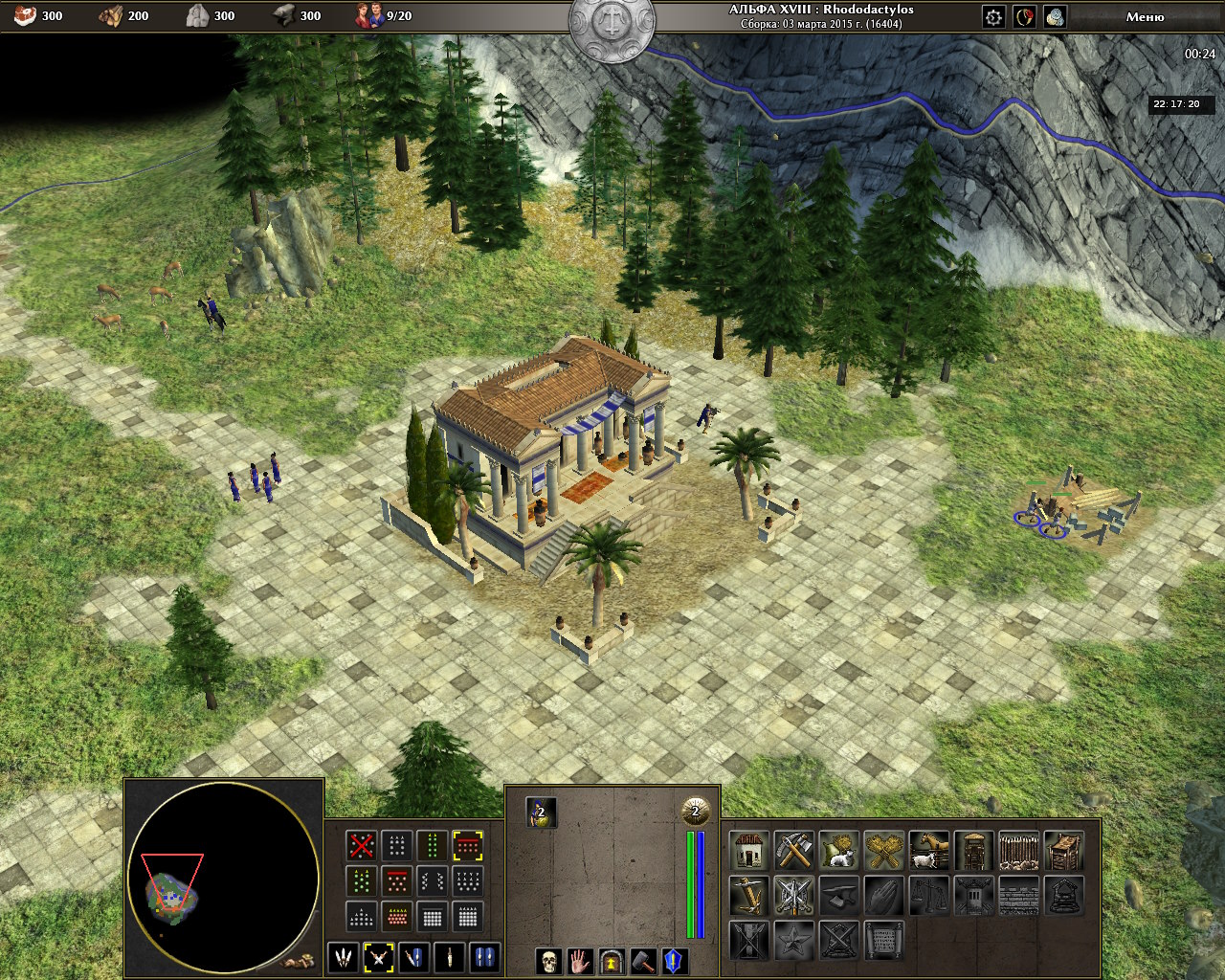Order repair with the hammer icon

(x=643, y=961)
